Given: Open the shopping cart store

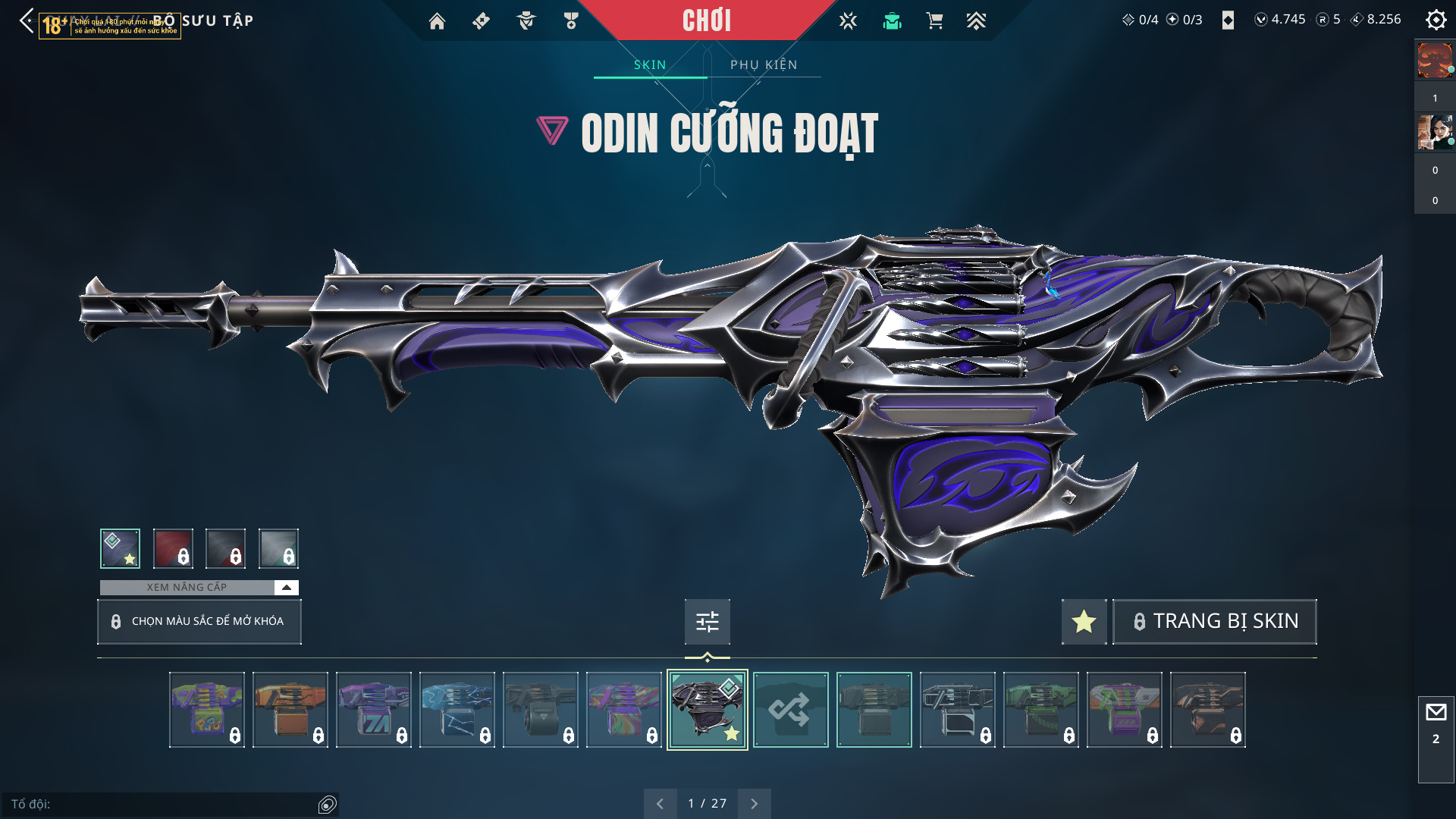Looking at the screenshot, I should coord(934,21).
